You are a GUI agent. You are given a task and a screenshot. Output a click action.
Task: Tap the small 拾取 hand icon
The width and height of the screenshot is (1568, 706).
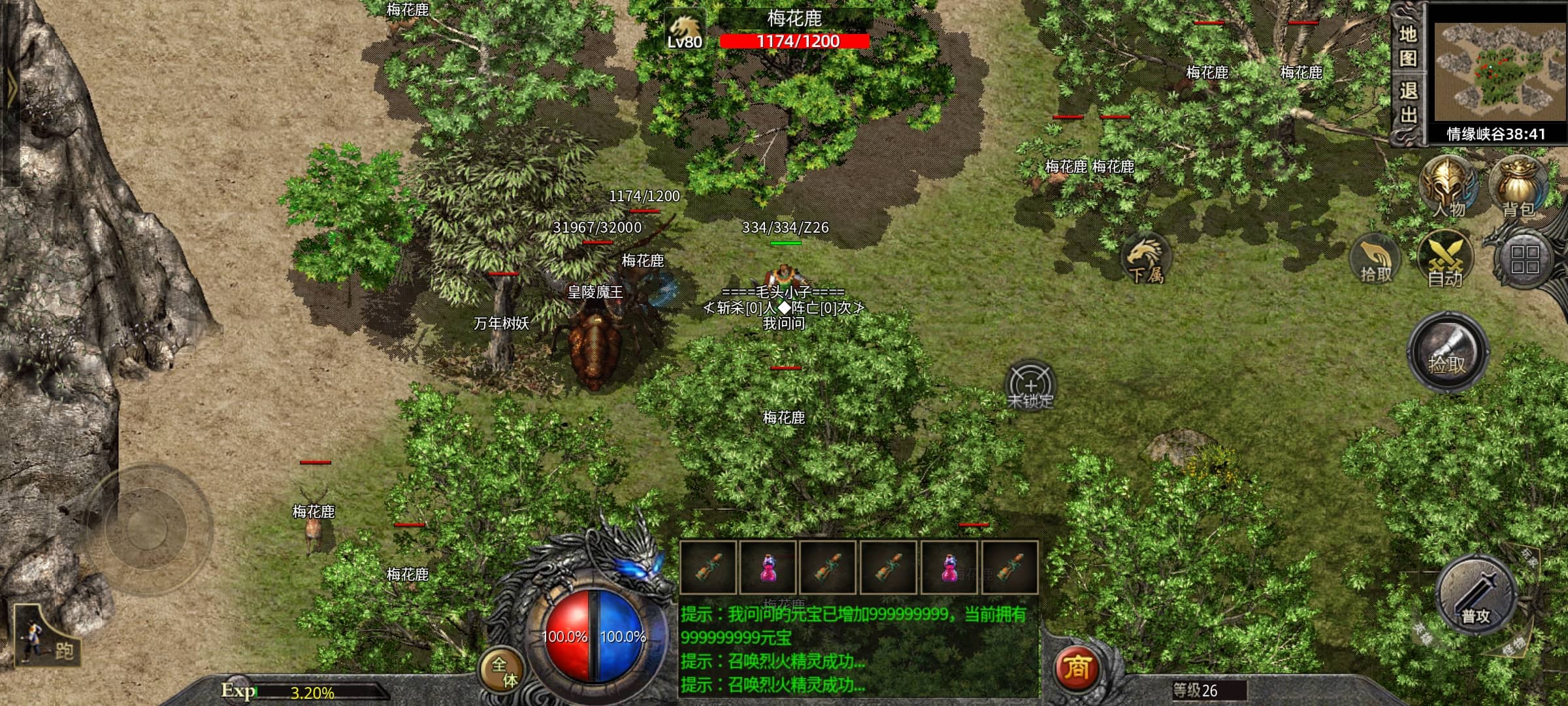1376,261
